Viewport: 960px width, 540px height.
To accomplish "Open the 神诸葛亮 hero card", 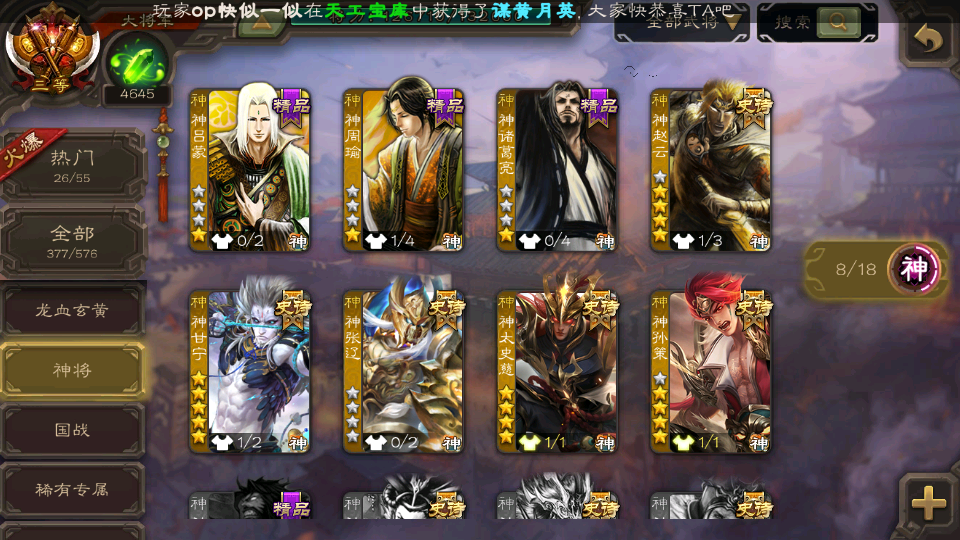I will (557, 168).
